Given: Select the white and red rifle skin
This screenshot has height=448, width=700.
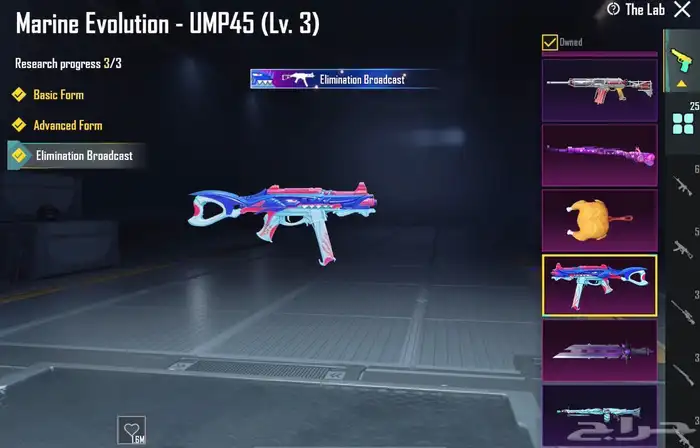Looking at the screenshot, I should 599,89.
